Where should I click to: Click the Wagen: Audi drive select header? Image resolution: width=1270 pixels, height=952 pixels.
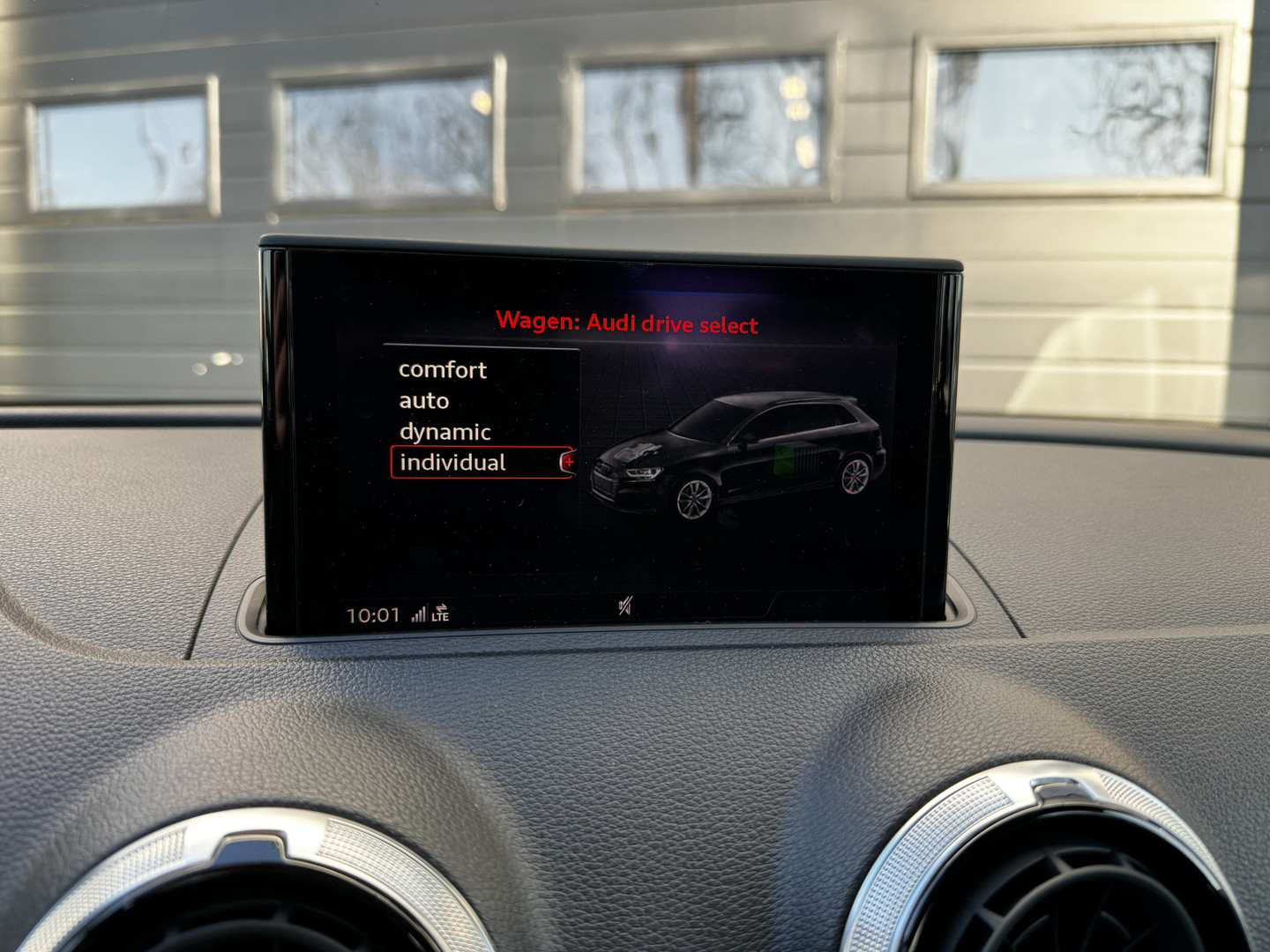pos(628,323)
